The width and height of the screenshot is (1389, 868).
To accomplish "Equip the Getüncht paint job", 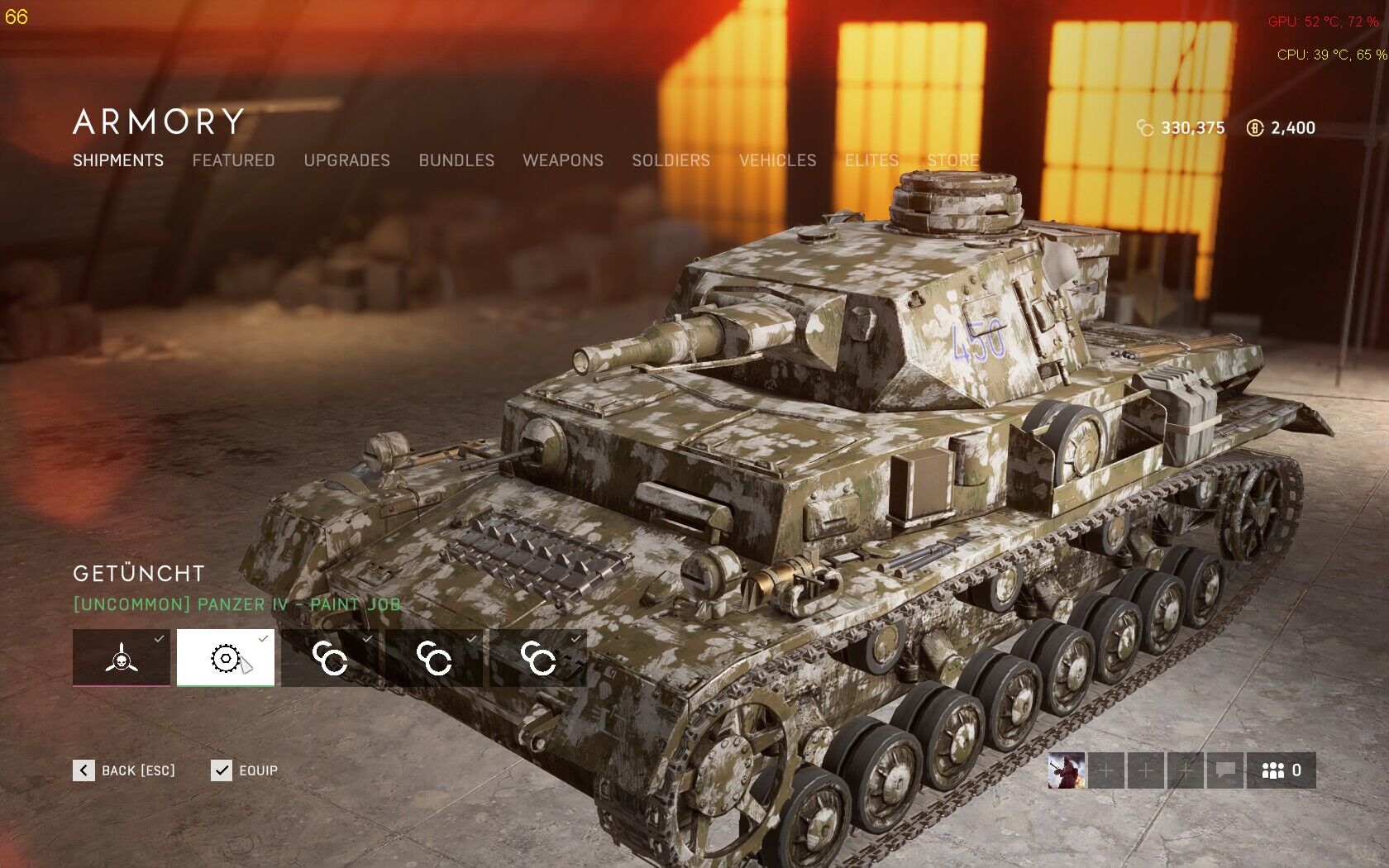I will point(245,770).
